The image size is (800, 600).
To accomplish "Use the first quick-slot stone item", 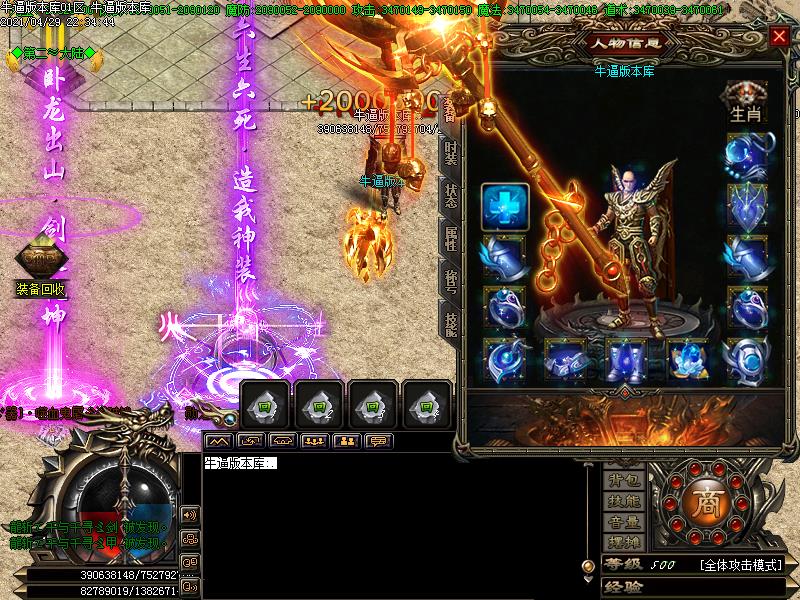I will (264, 405).
